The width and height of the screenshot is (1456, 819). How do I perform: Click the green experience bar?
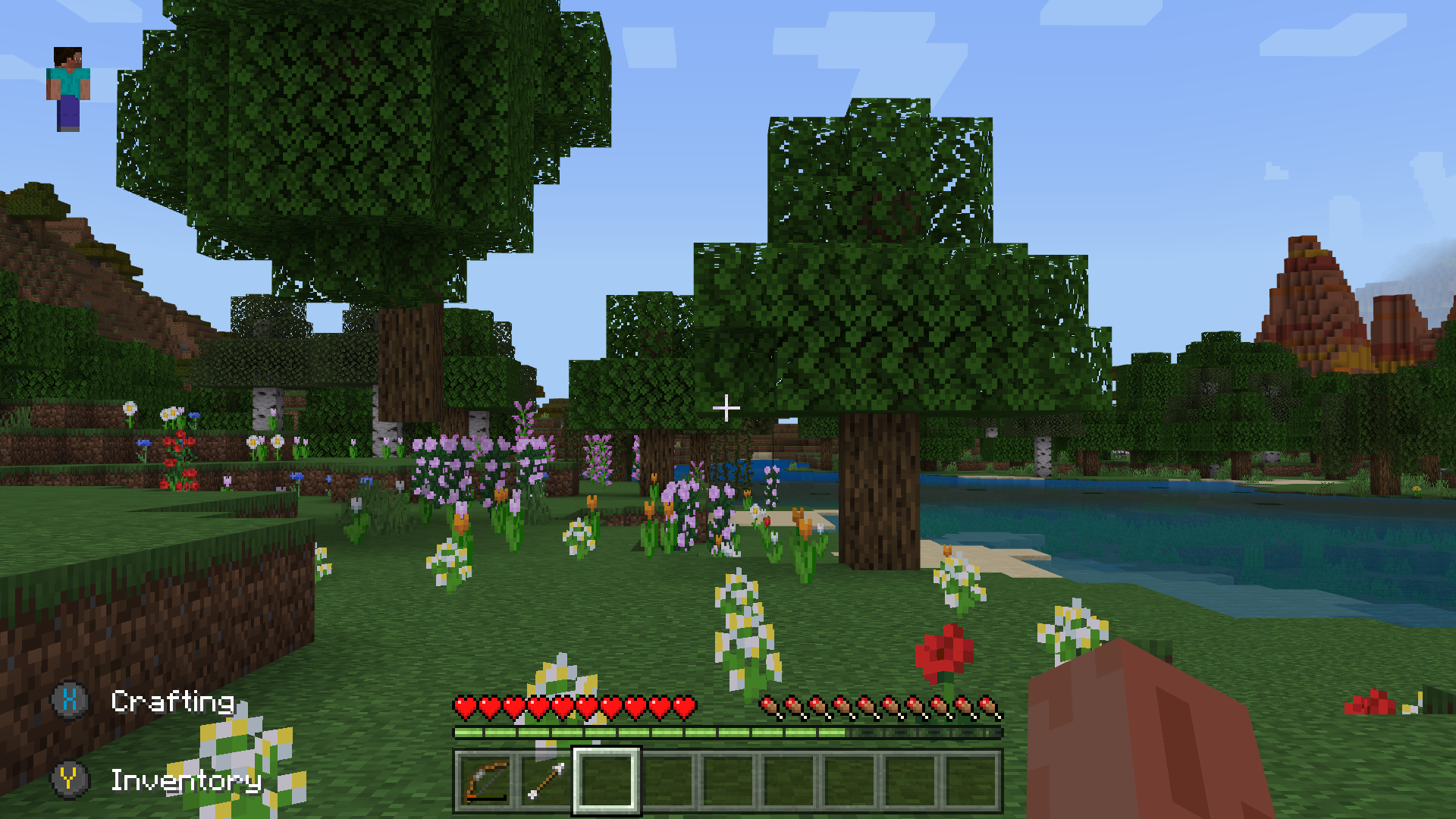645,733
